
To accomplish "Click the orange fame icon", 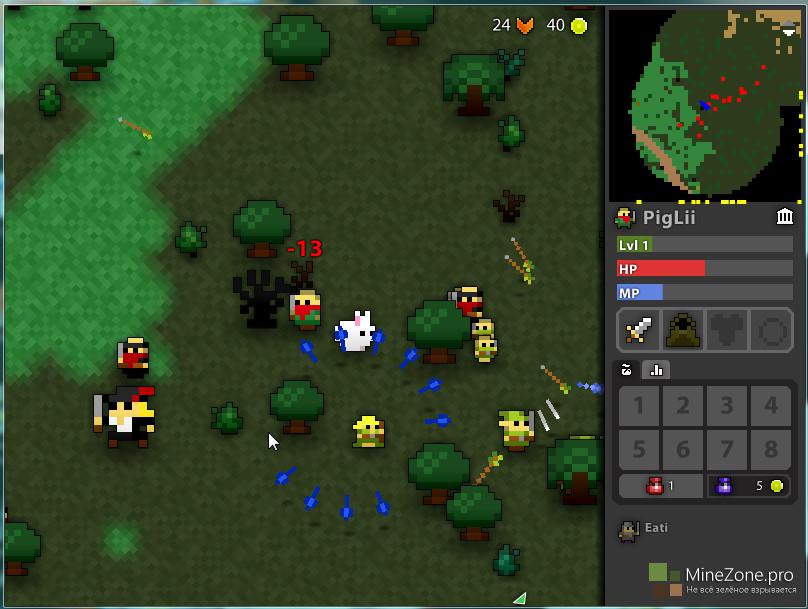I will [x=525, y=26].
